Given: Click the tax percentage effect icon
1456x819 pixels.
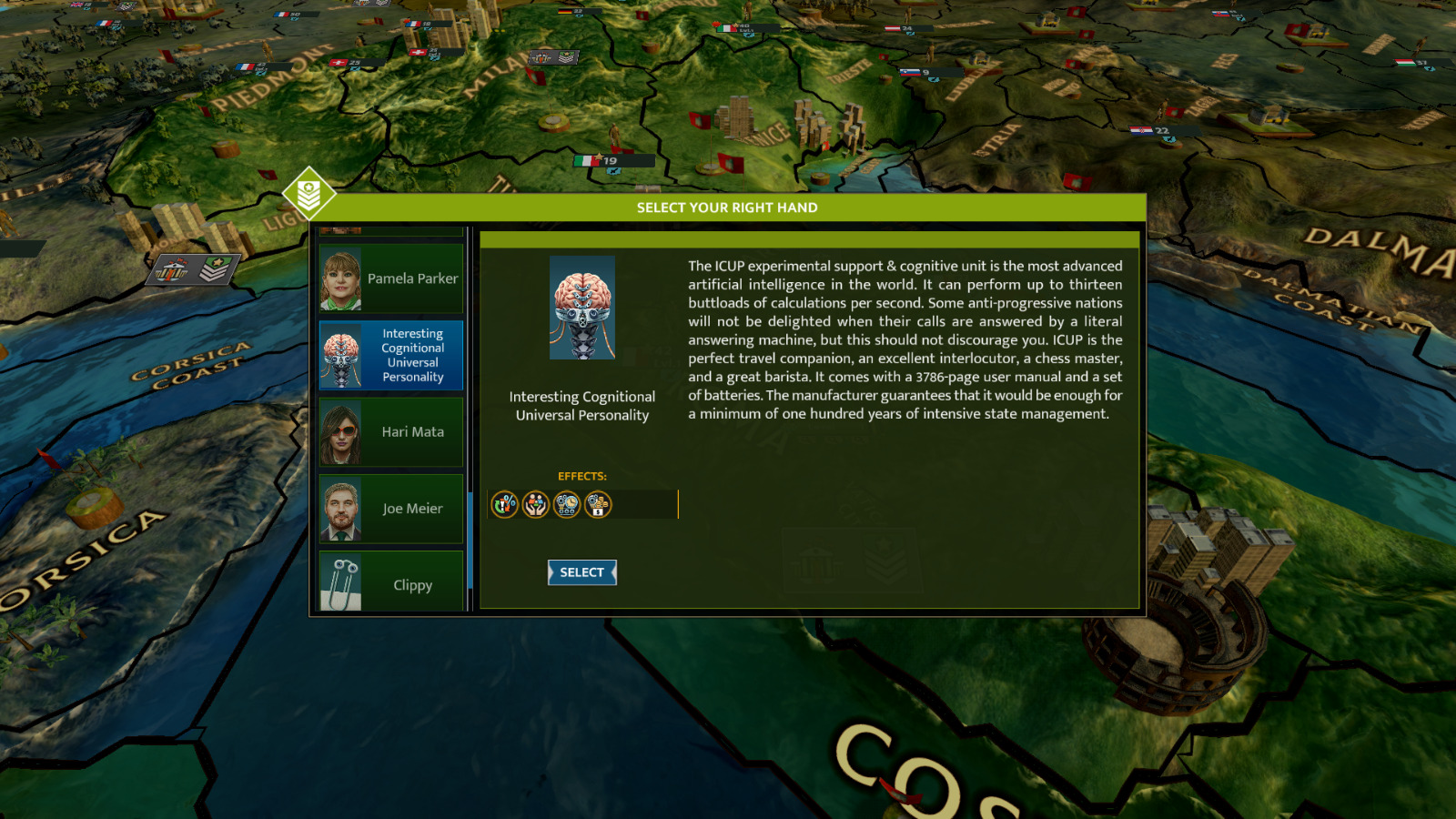Looking at the screenshot, I should tap(505, 504).
